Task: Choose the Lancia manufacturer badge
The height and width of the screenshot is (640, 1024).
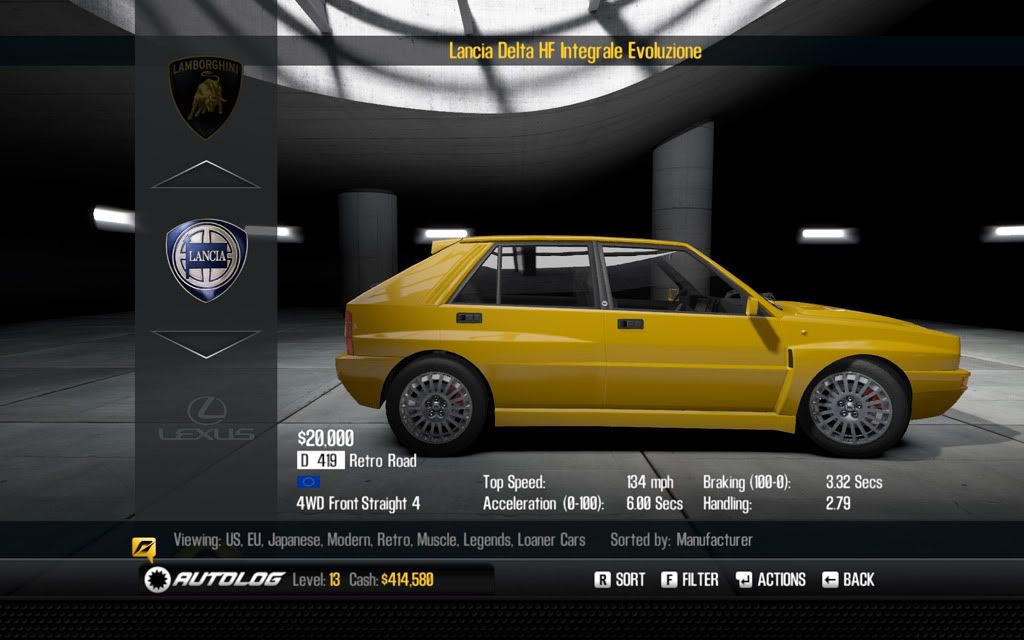Action: (x=206, y=260)
